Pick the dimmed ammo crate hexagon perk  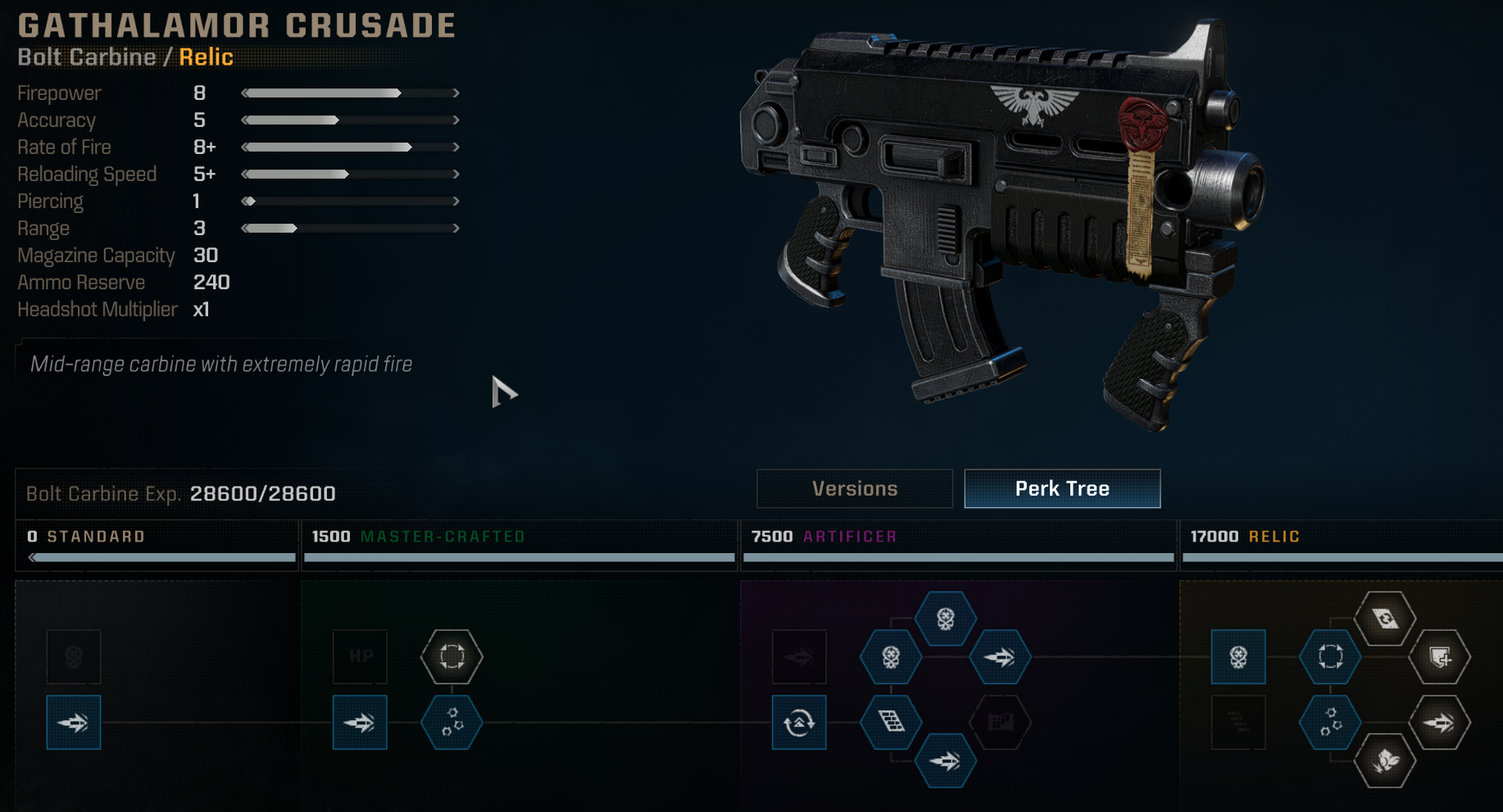coord(1001,723)
